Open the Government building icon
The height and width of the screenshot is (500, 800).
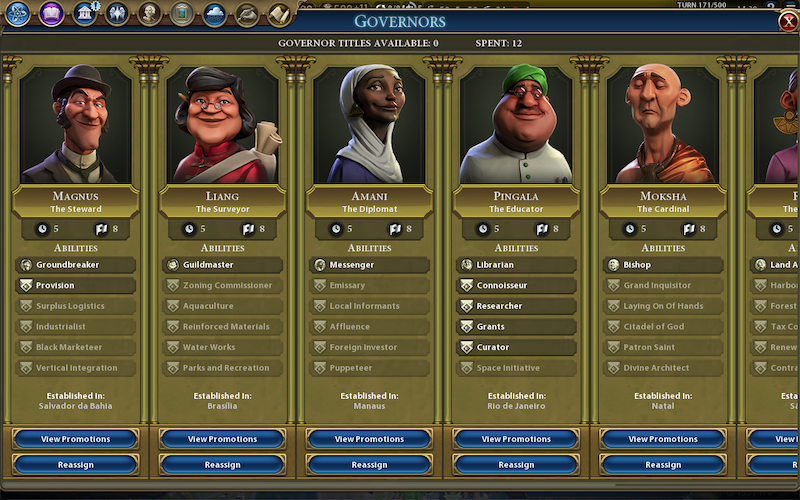coord(85,13)
